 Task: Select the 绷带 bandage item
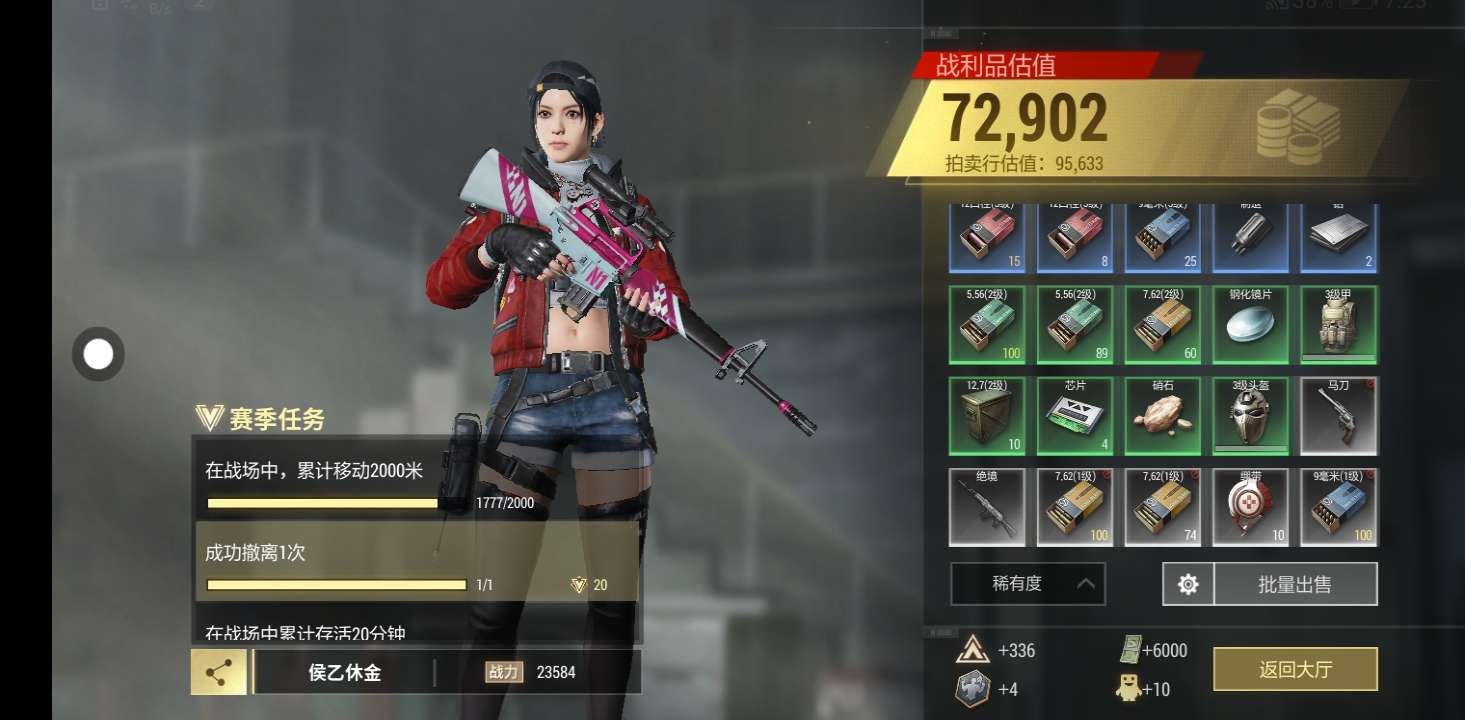pyautogui.click(x=1250, y=507)
